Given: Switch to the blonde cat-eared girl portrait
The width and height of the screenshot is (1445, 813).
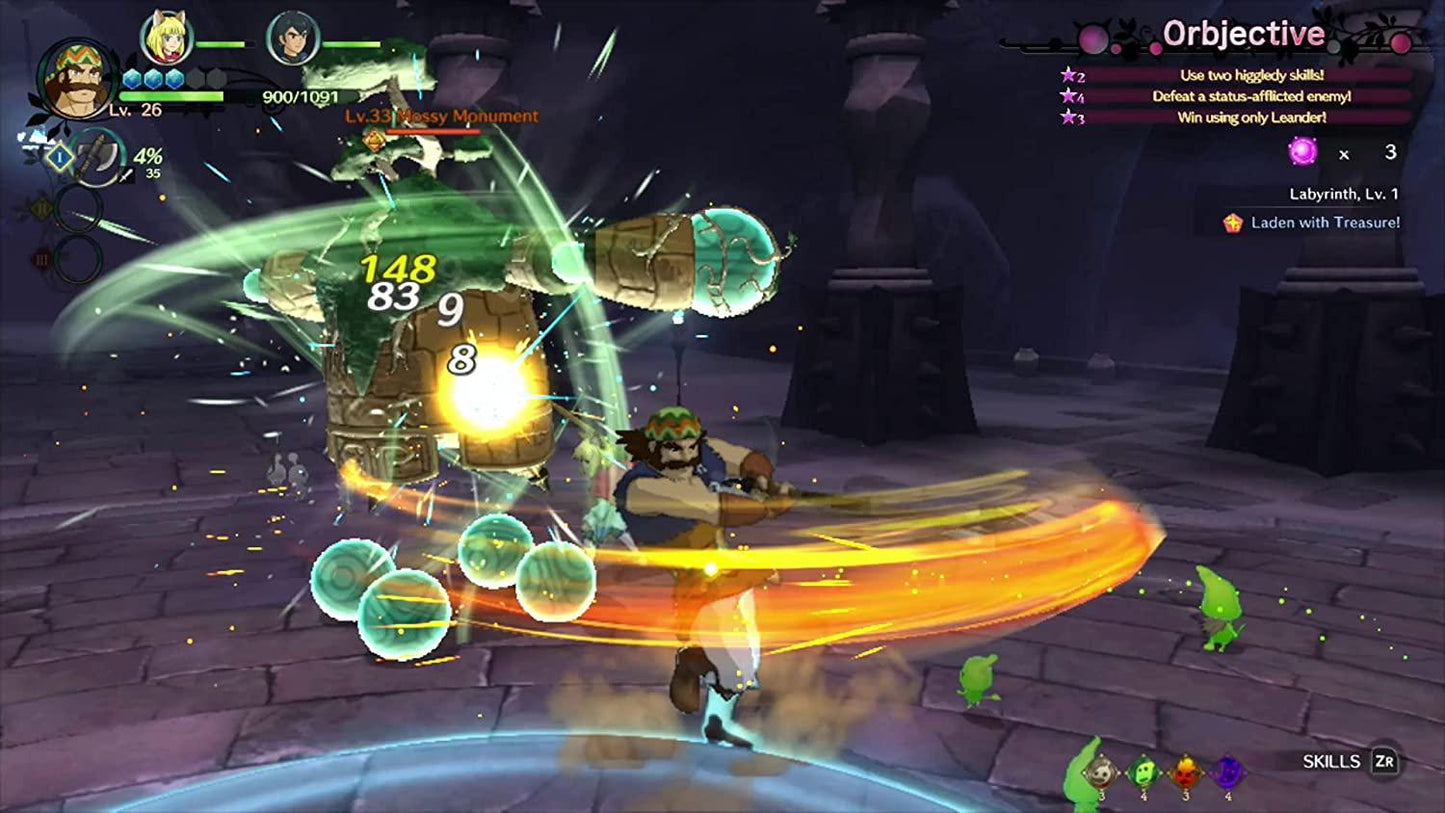Looking at the screenshot, I should point(166,38).
